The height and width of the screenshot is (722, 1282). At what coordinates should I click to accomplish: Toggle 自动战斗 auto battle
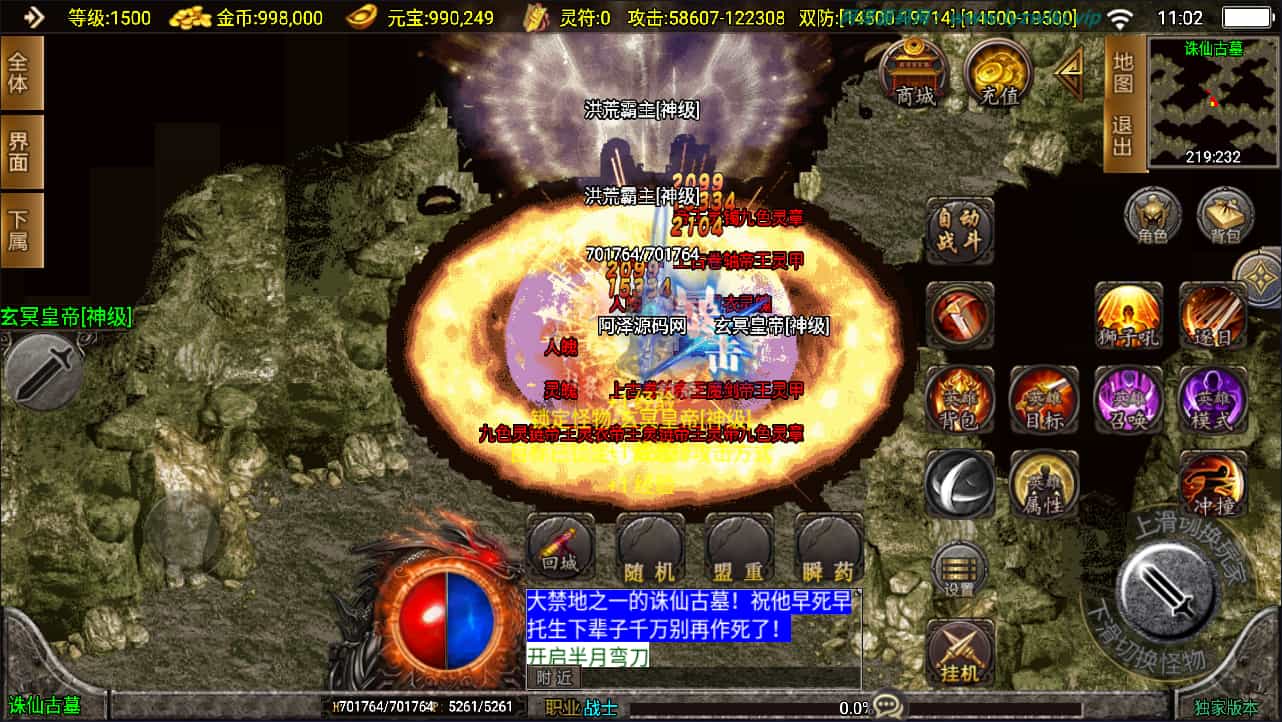coord(960,229)
